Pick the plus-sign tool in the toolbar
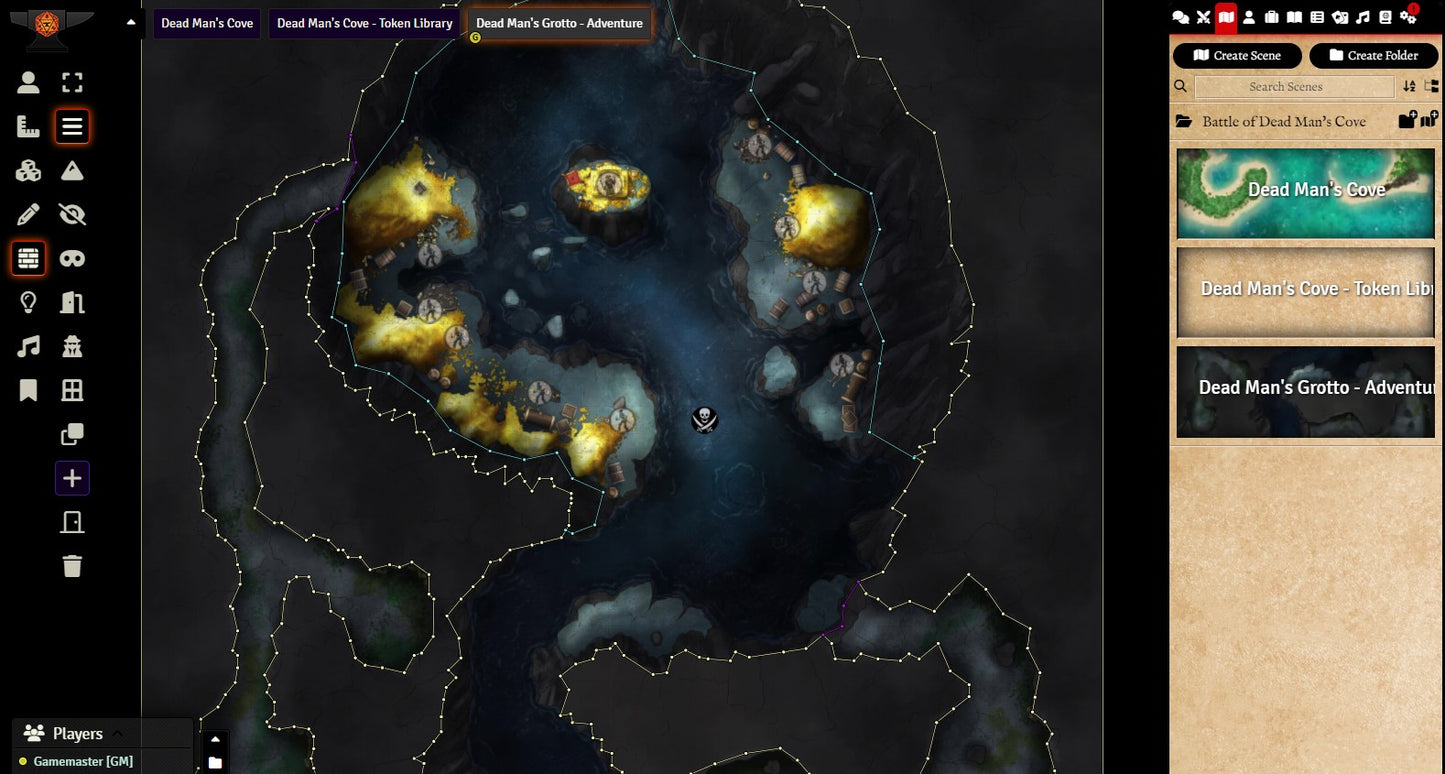The width and height of the screenshot is (1445, 774). click(72, 478)
